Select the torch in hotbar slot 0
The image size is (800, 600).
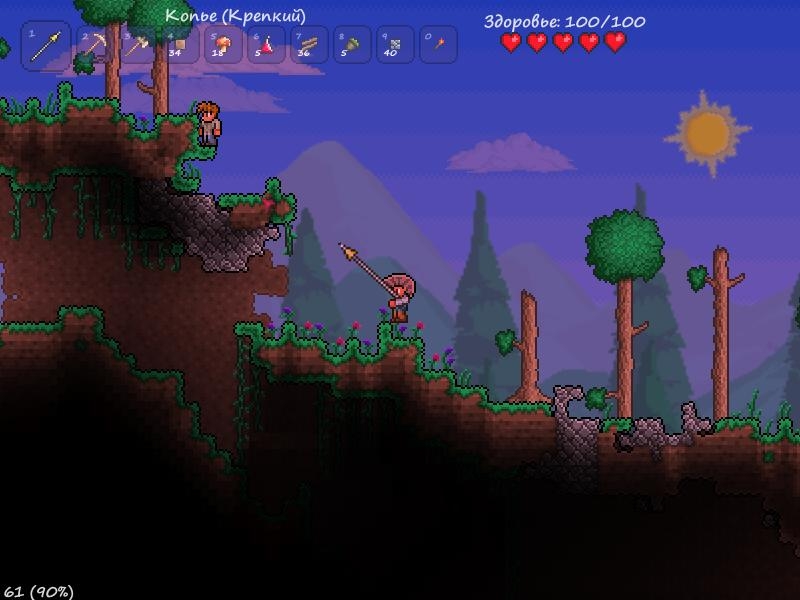(x=438, y=46)
